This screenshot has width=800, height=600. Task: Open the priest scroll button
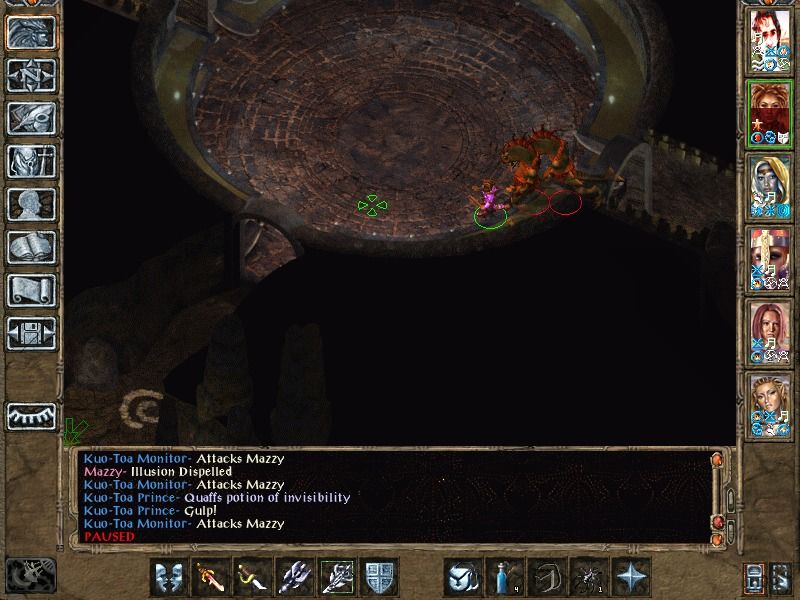[x=30, y=290]
